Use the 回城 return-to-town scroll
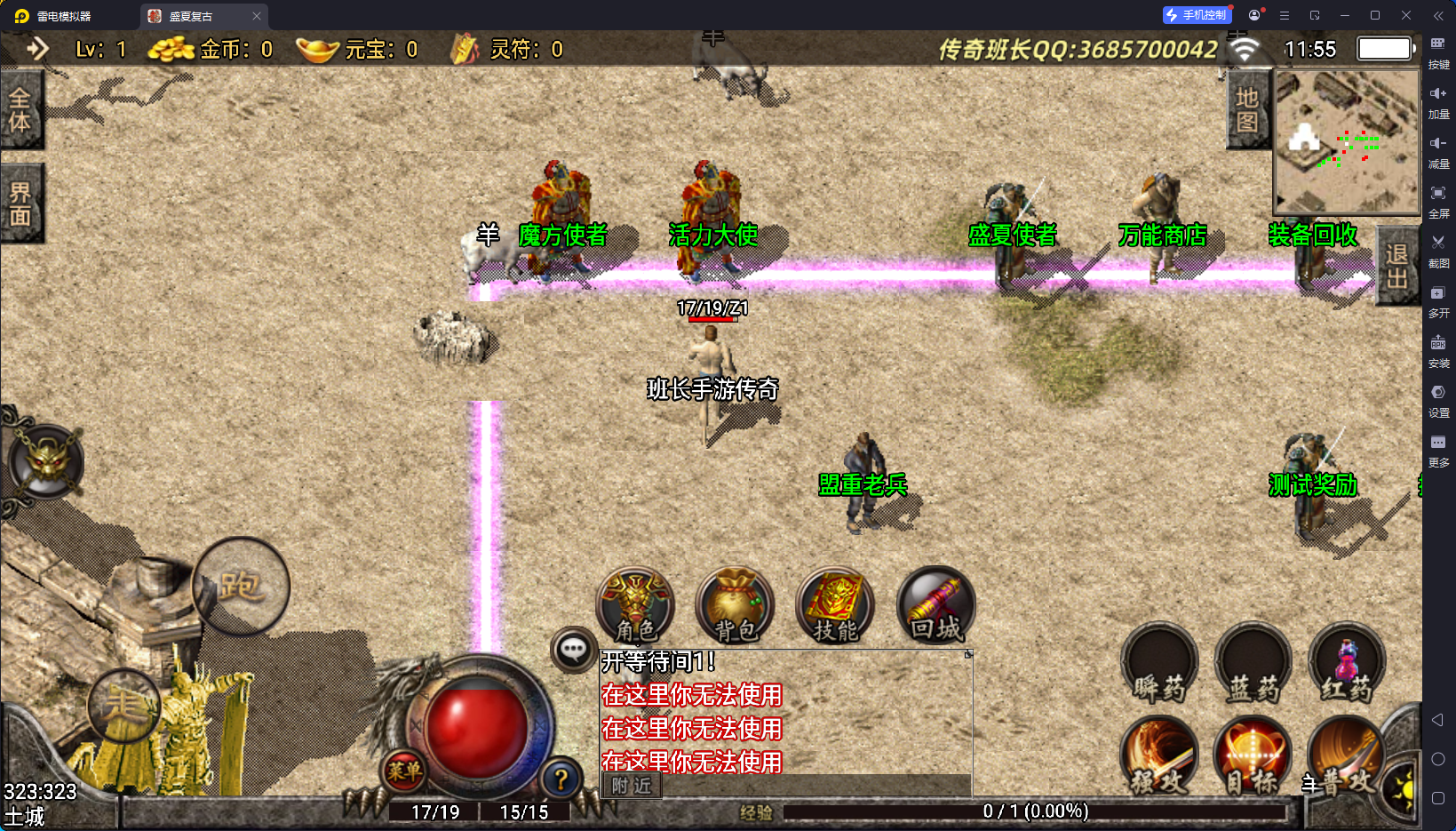 [935, 606]
